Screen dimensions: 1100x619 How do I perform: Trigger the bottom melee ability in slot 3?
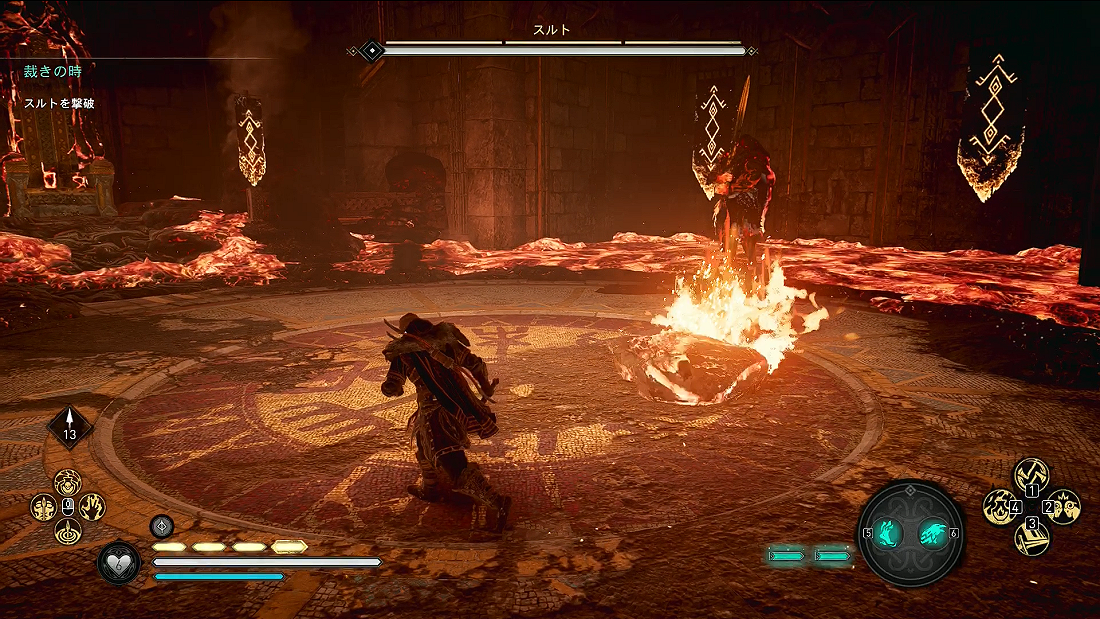tap(1031, 539)
